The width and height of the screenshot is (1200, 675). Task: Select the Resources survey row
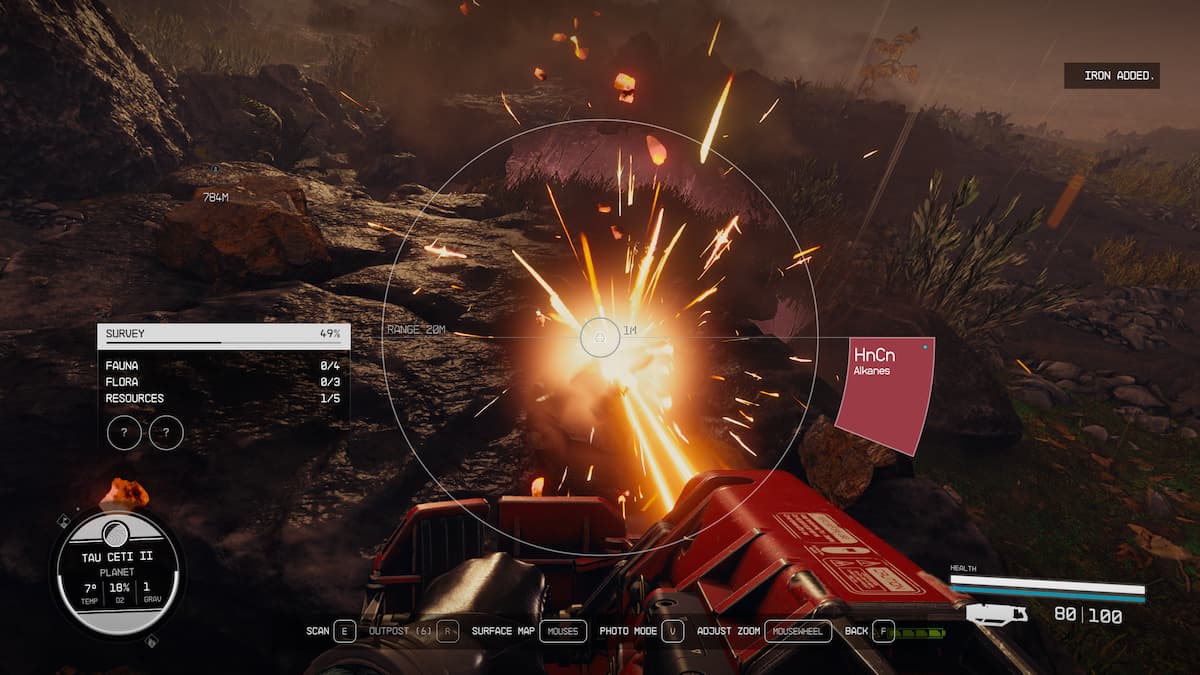tap(223, 398)
